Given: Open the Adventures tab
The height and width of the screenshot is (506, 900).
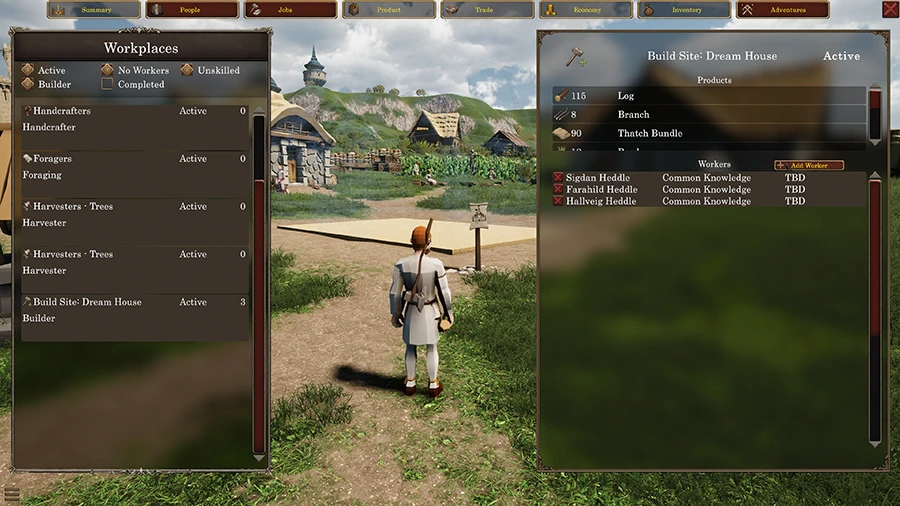Looking at the screenshot, I should (x=784, y=10).
